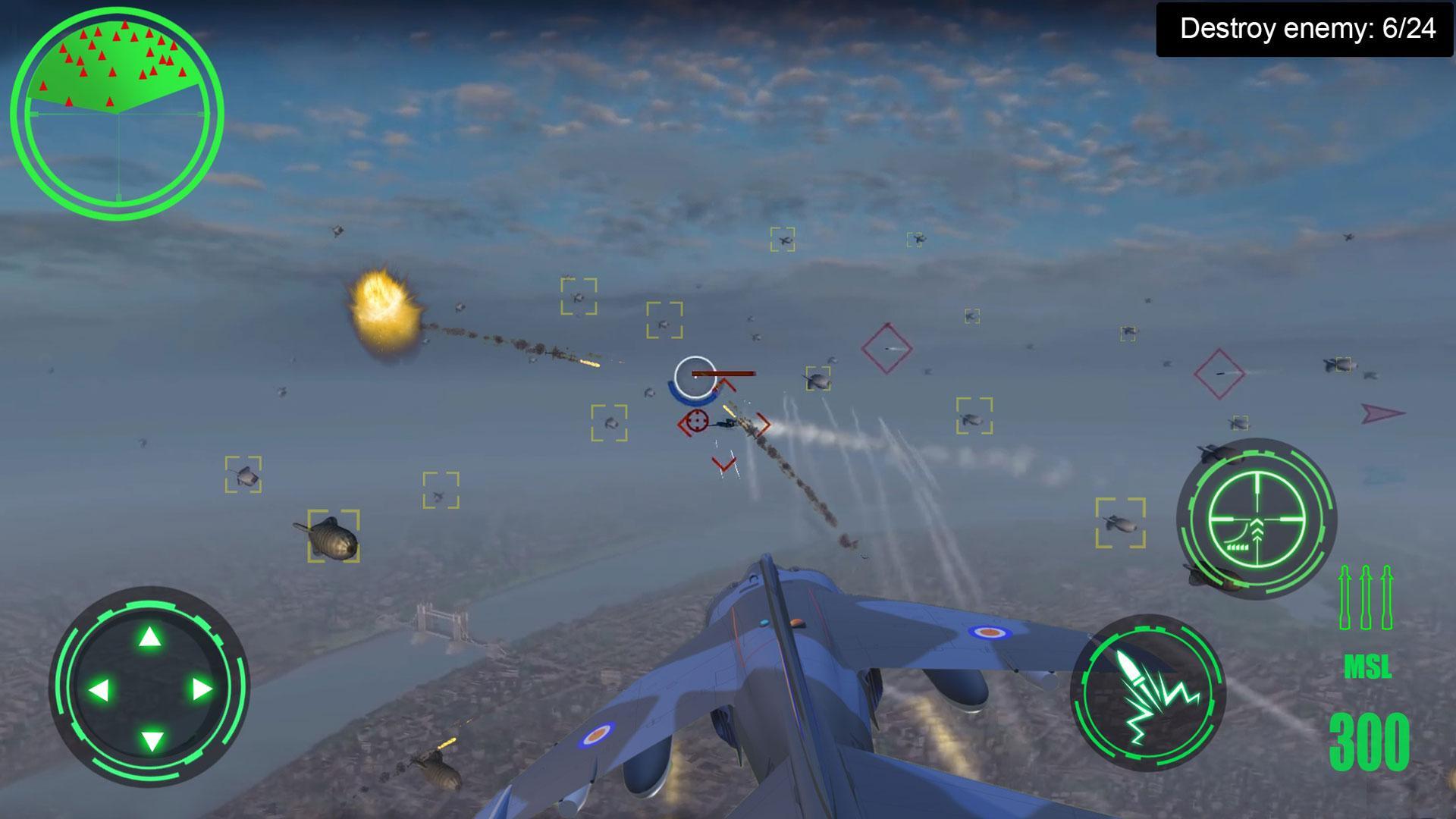Select the red crosshair locked target

[696, 419]
